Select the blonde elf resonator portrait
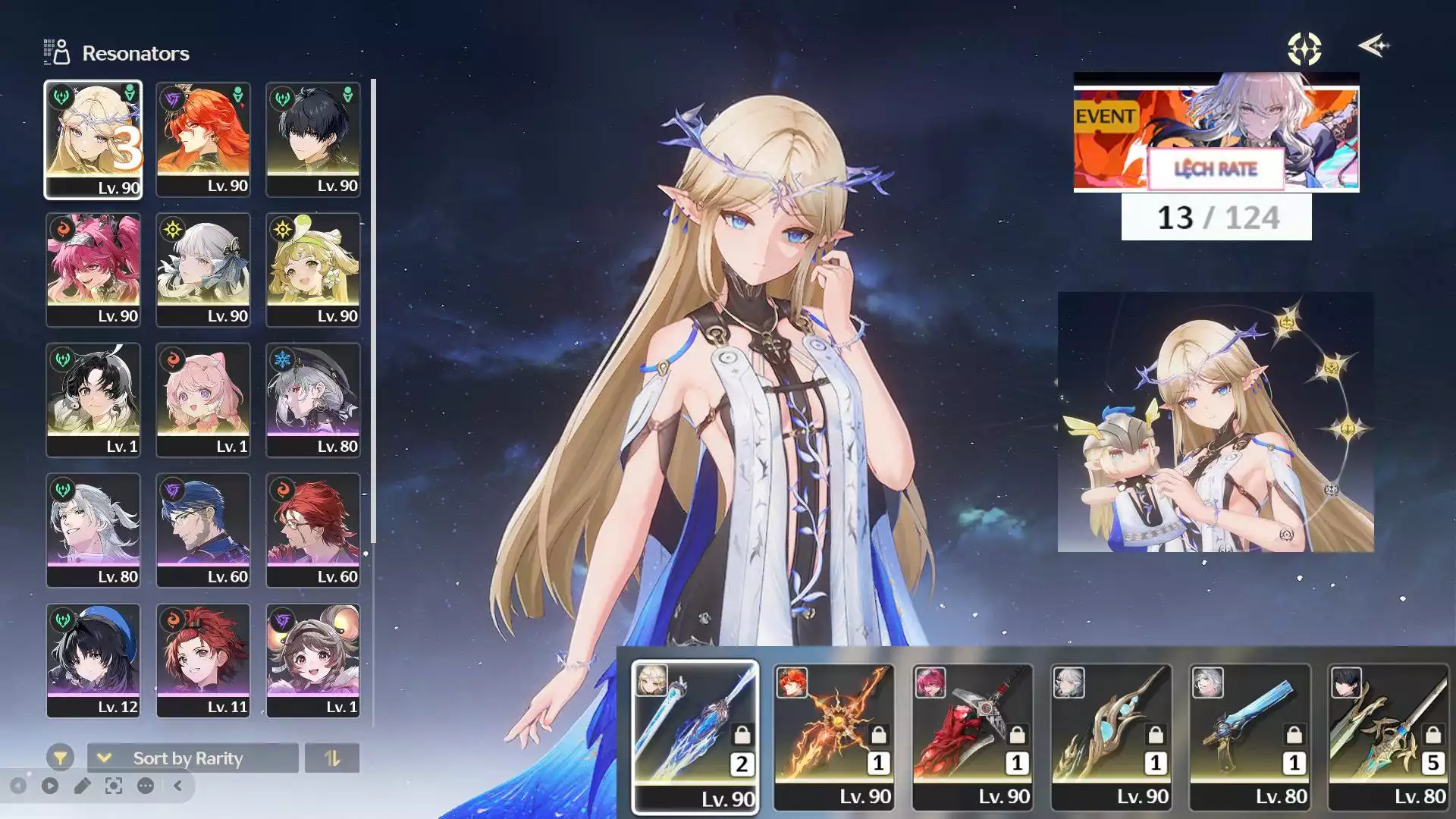This screenshot has width=1456, height=819. point(93,140)
